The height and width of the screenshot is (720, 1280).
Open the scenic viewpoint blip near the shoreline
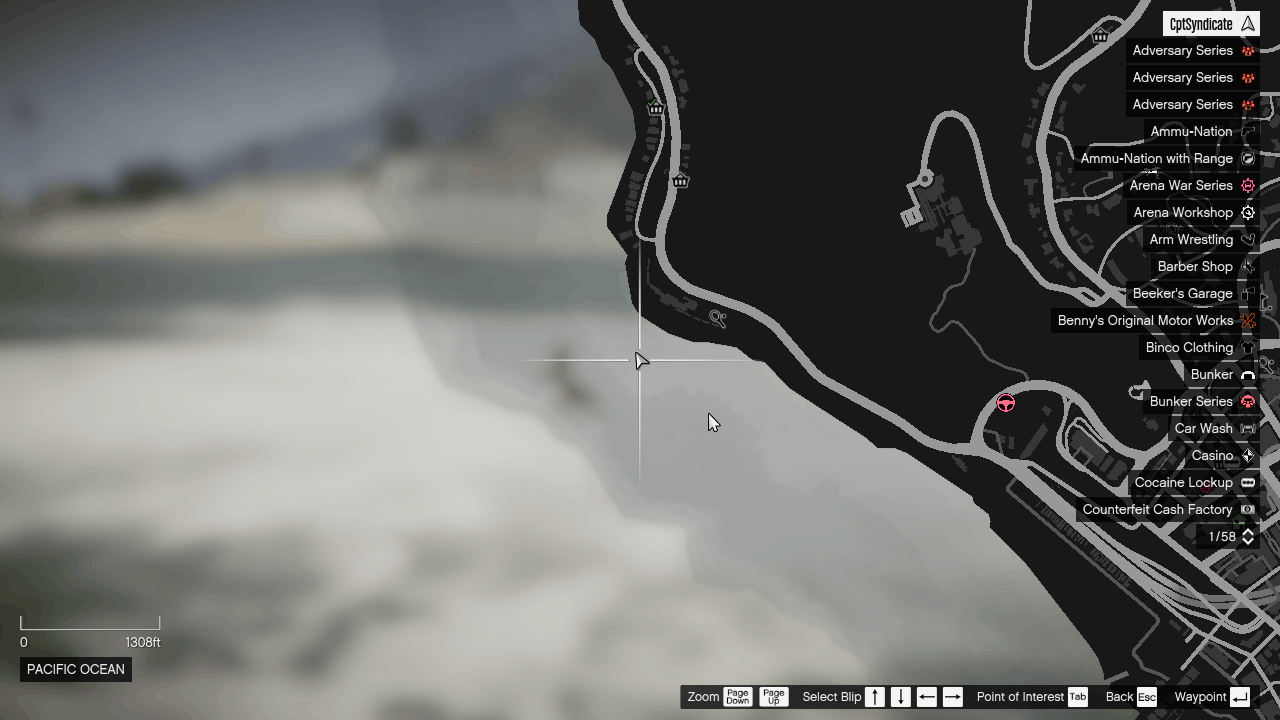[x=718, y=318]
